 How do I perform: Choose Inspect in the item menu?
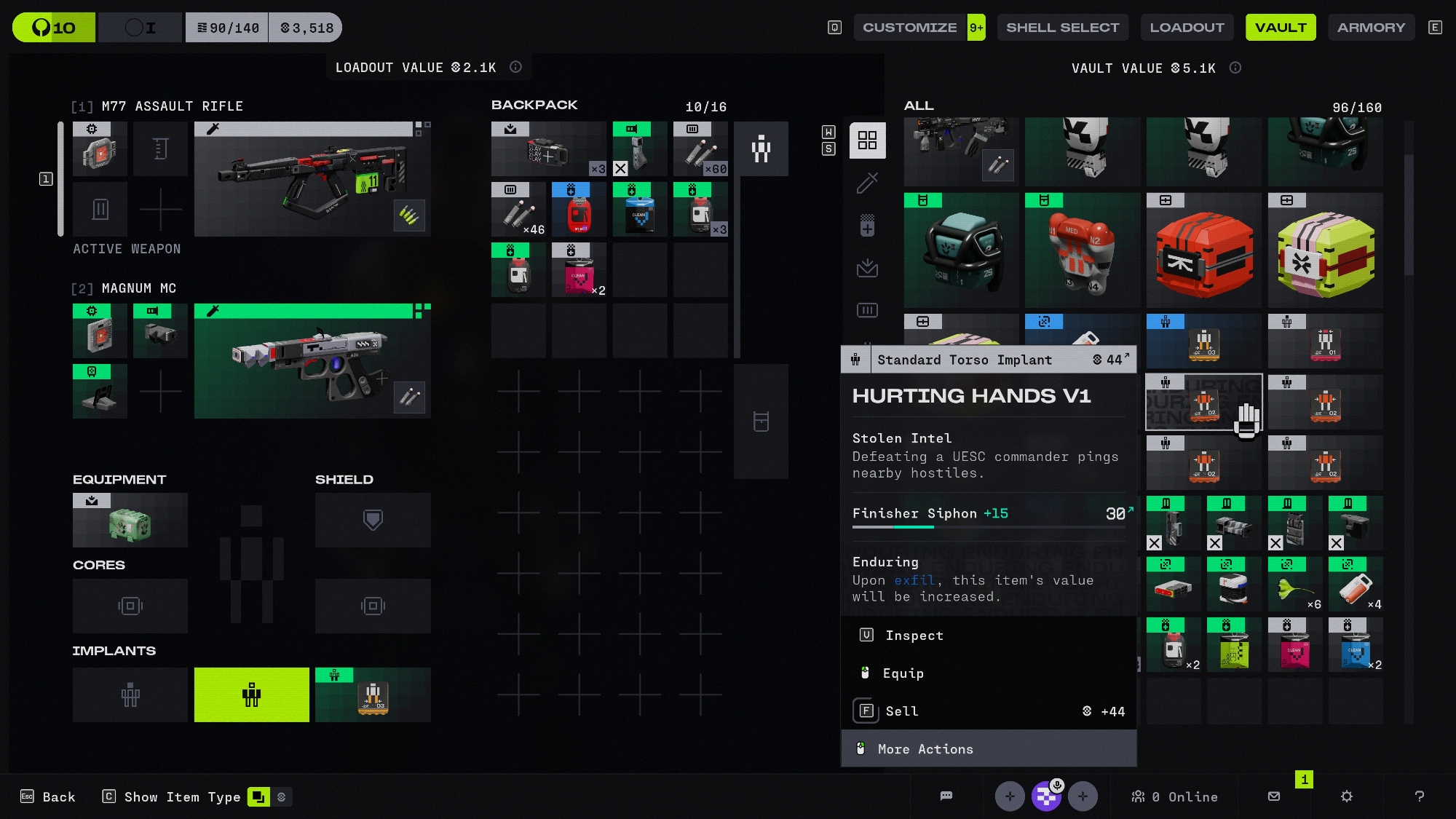point(914,636)
